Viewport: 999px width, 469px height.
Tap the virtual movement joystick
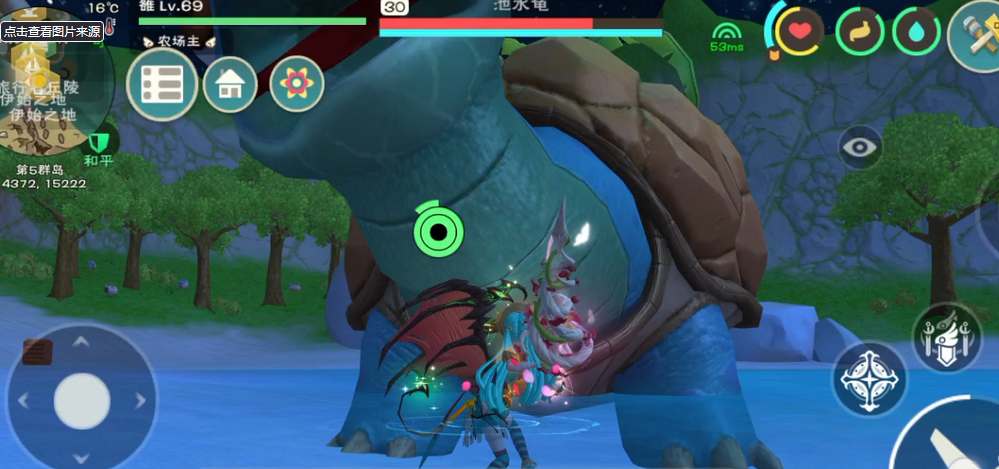(x=82, y=401)
